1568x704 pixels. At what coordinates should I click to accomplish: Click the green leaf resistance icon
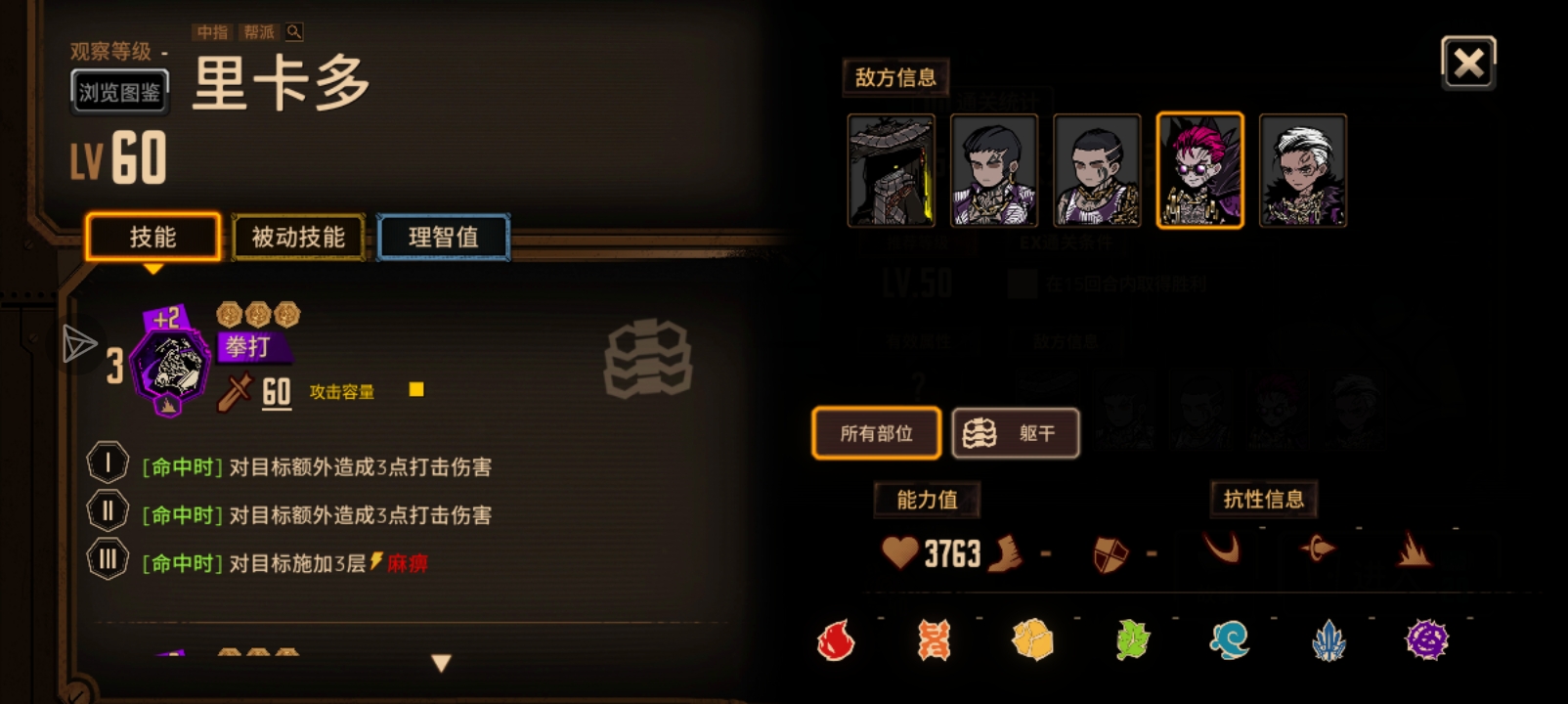pos(1130,640)
